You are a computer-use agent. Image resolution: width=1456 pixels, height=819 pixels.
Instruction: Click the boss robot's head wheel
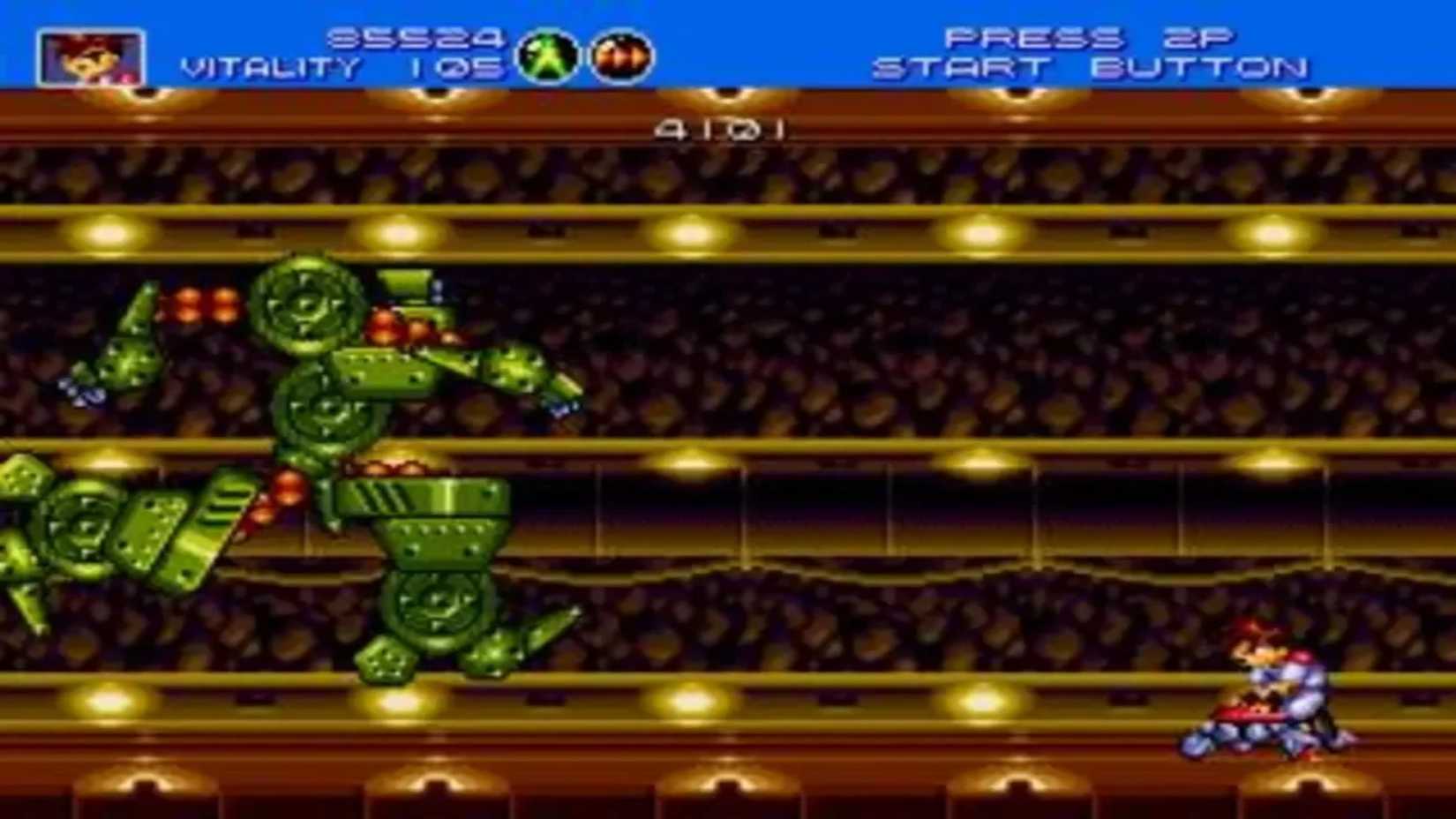pos(304,304)
